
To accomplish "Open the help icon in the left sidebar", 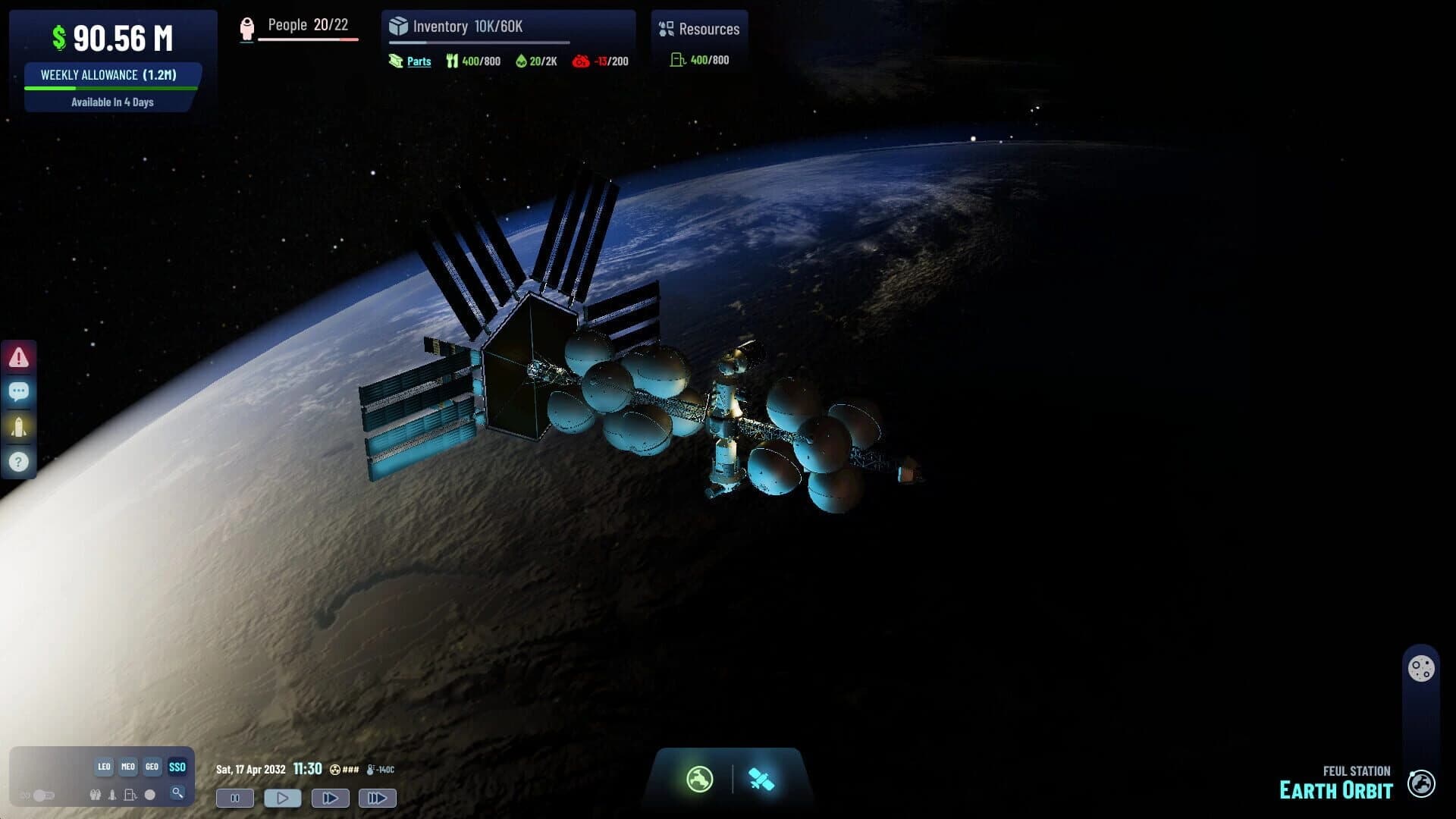I will (18, 461).
